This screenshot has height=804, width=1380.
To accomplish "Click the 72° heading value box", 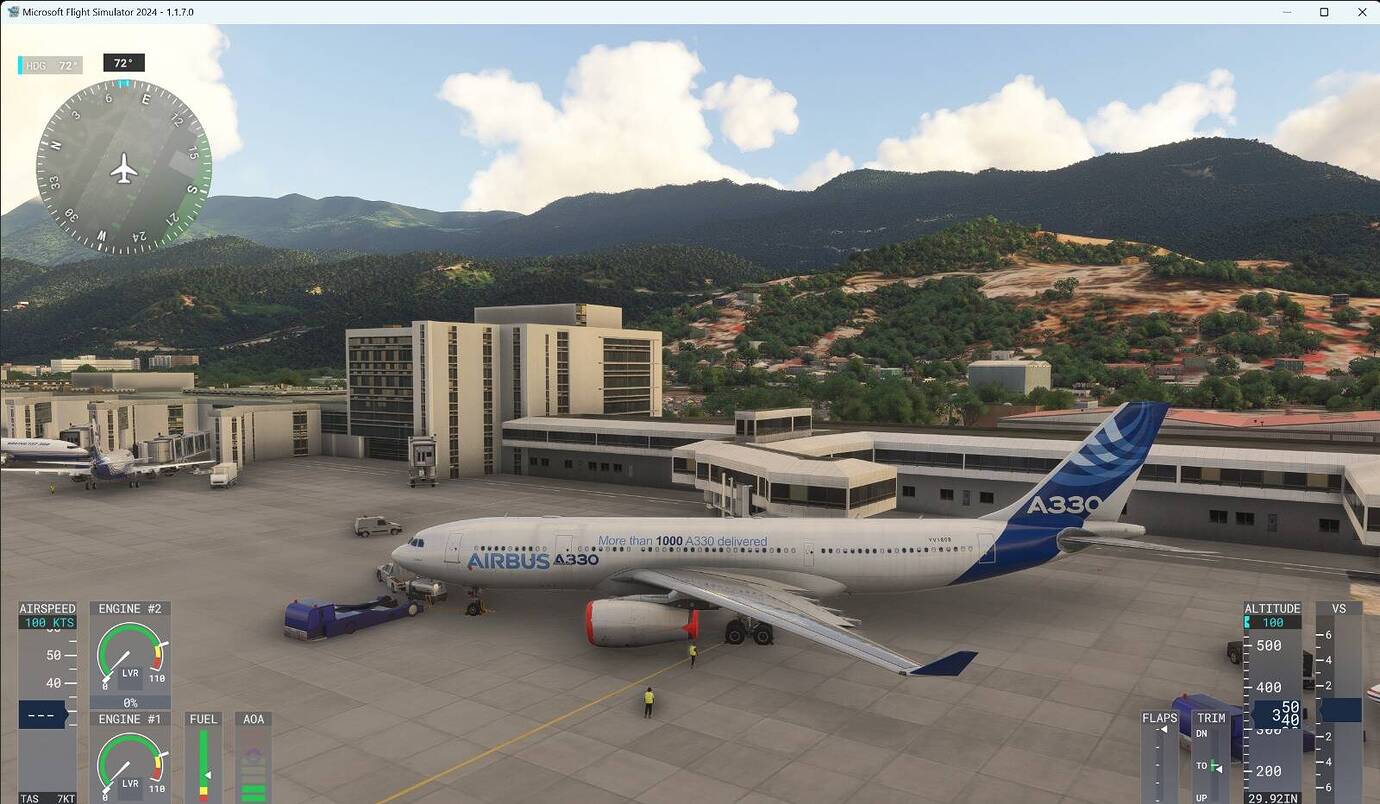I will tap(124, 62).
